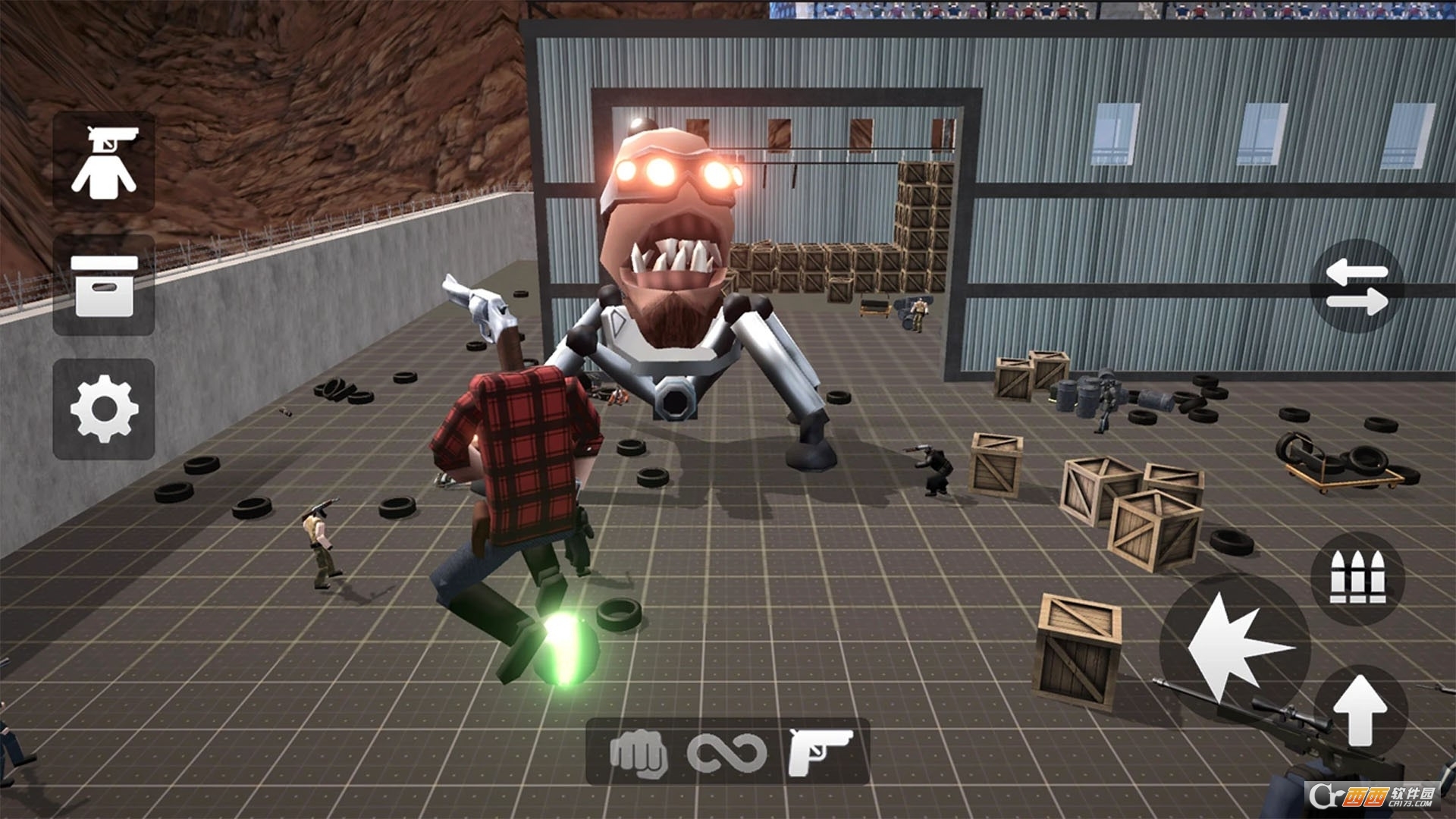Open the gear settings menu
The height and width of the screenshot is (819, 1456).
(x=104, y=409)
